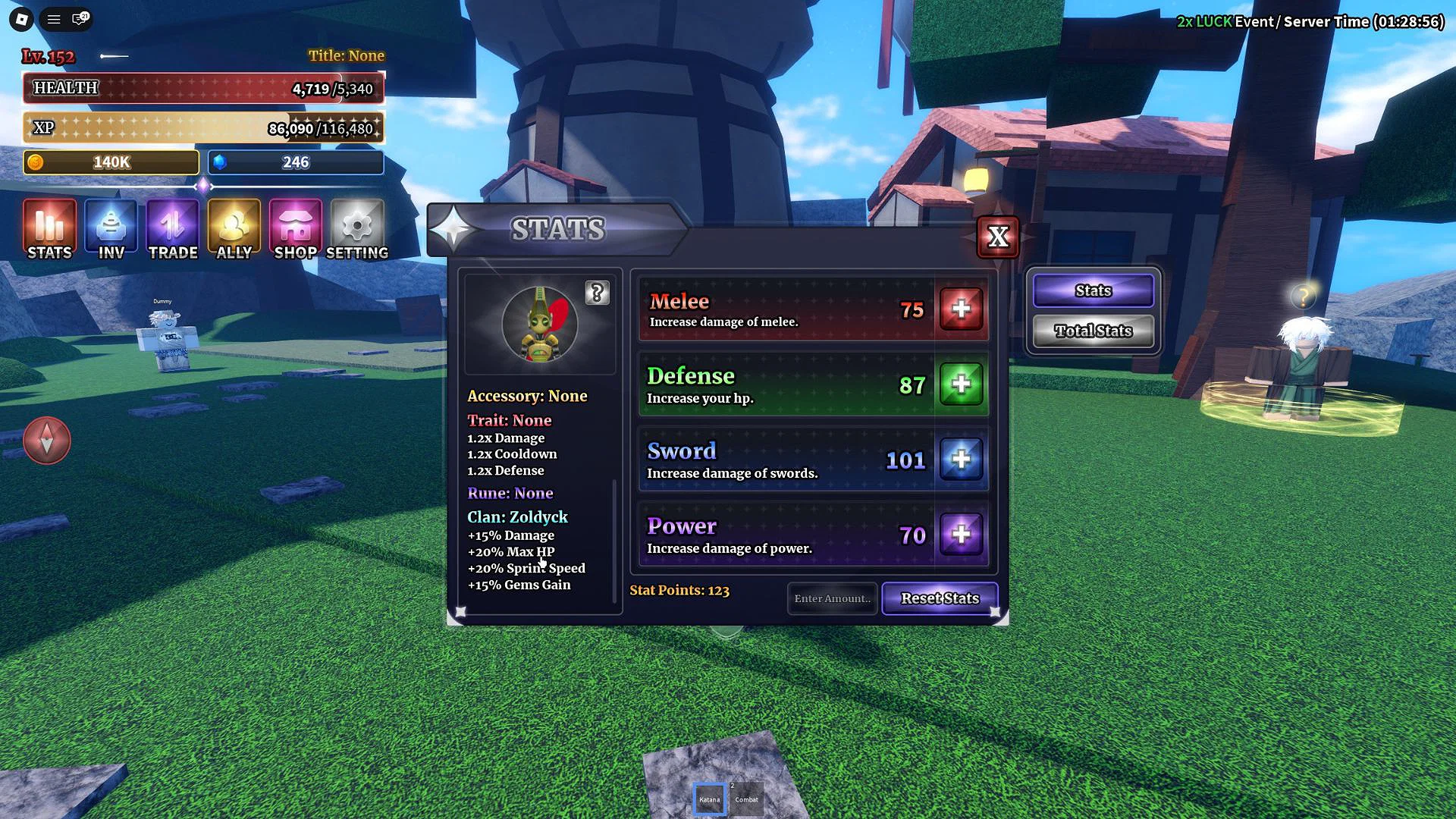Open the SETTING gear icon
The image size is (1456, 819).
(x=356, y=227)
